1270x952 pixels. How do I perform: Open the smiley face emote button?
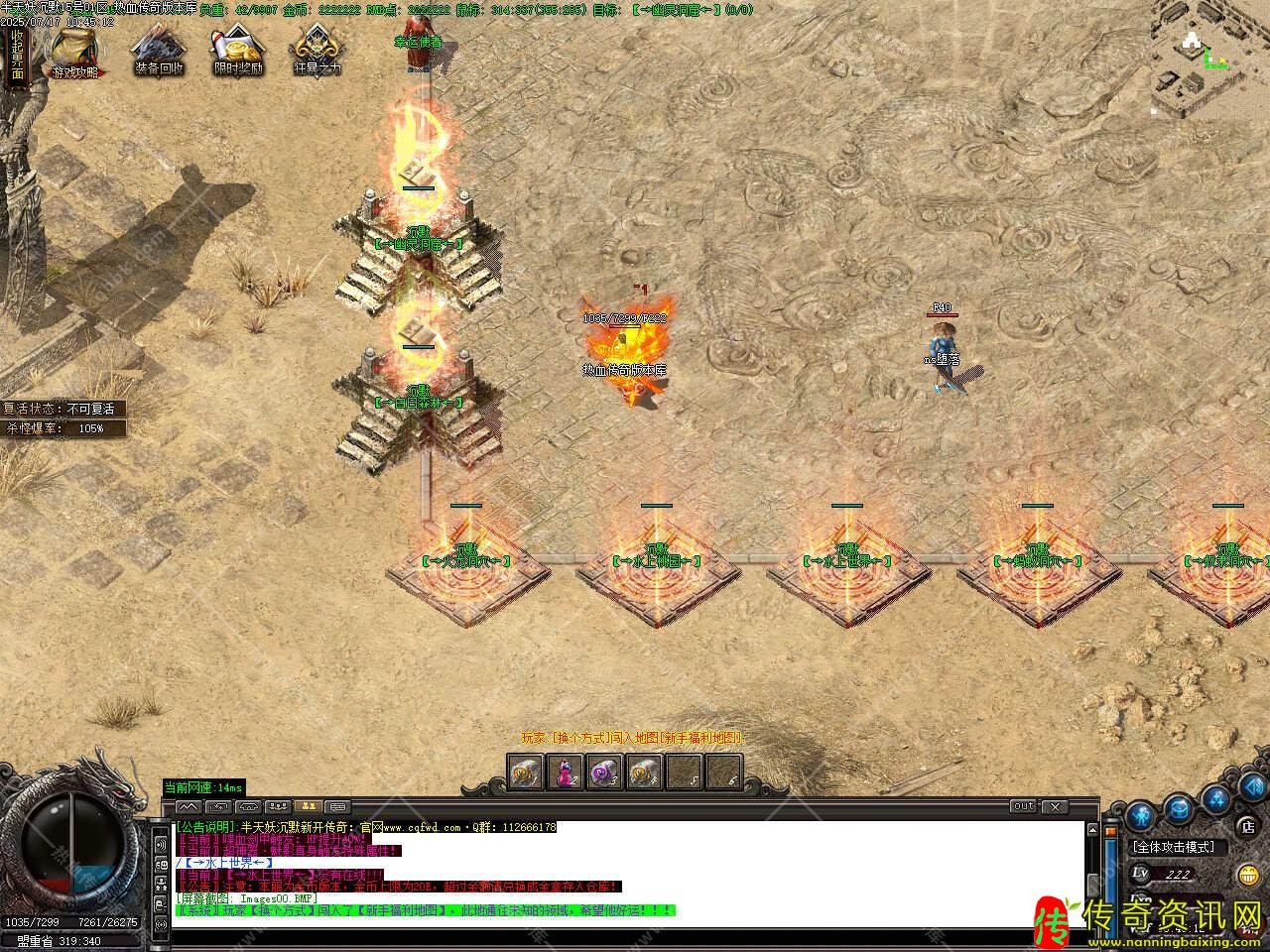click(1248, 875)
